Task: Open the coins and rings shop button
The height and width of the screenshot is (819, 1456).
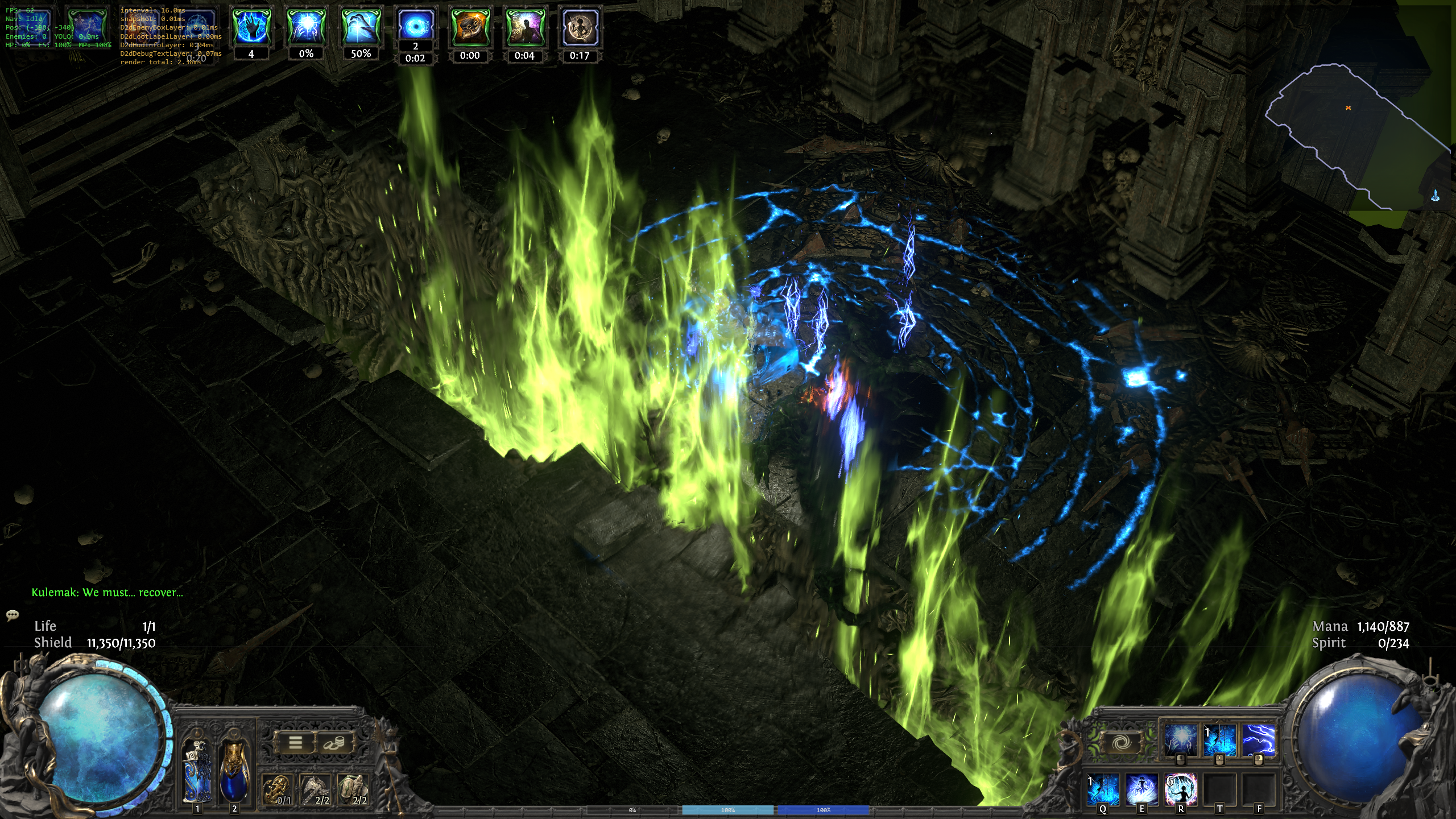Action: point(333,742)
